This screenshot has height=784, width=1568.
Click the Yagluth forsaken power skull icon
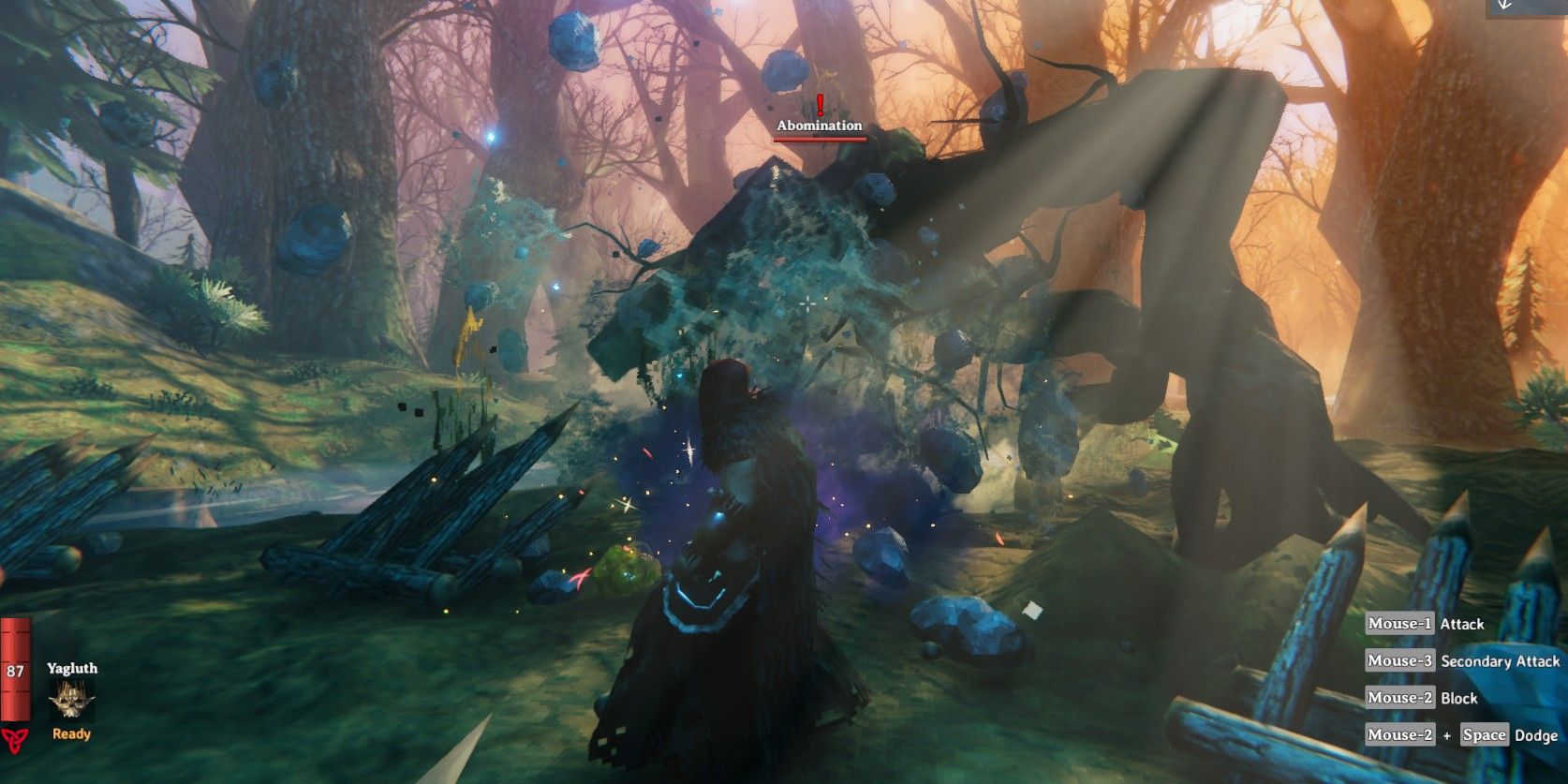[70, 698]
